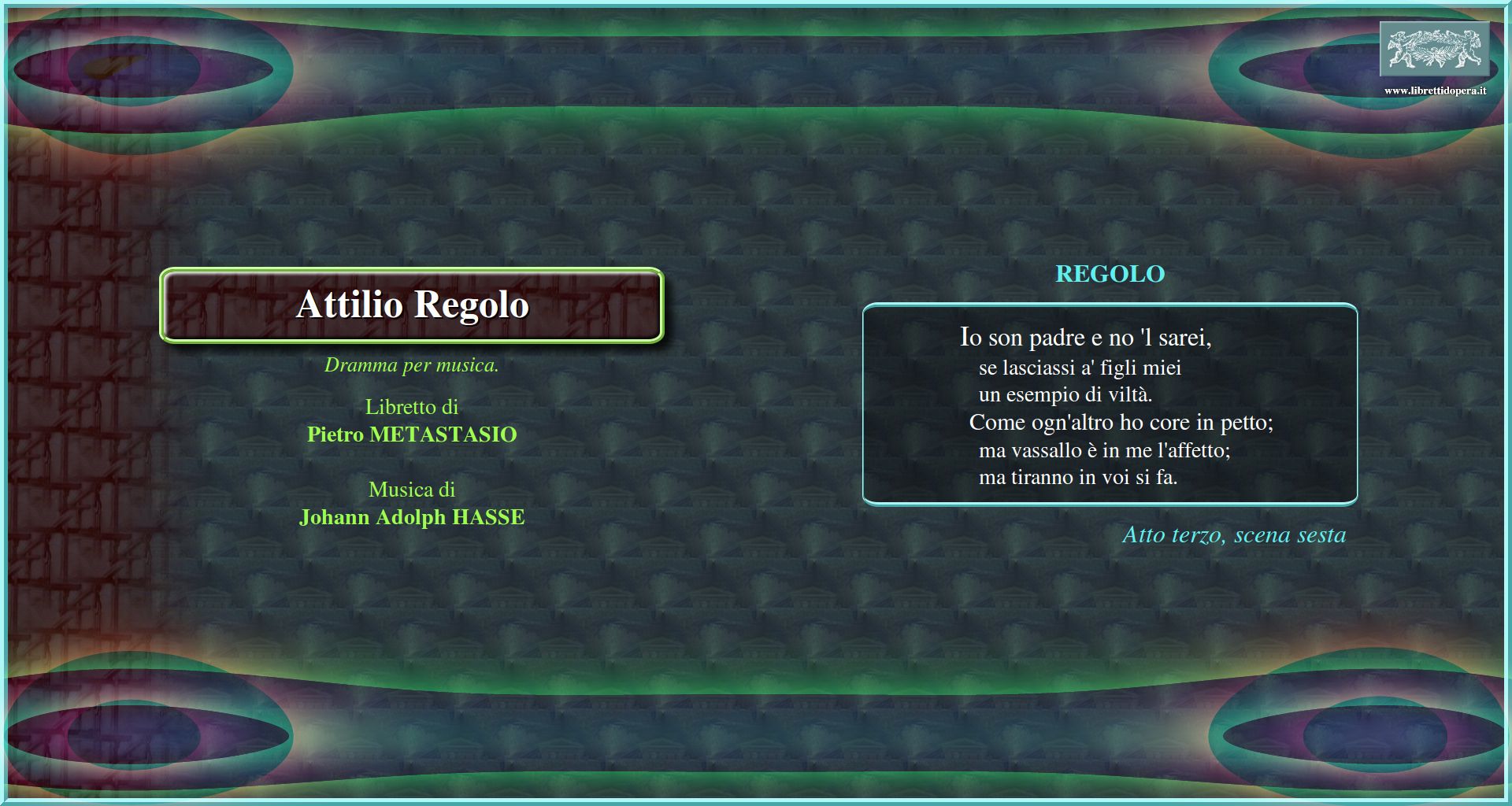
Task: Click the lions emblem logo
Action: (1434, 49)
